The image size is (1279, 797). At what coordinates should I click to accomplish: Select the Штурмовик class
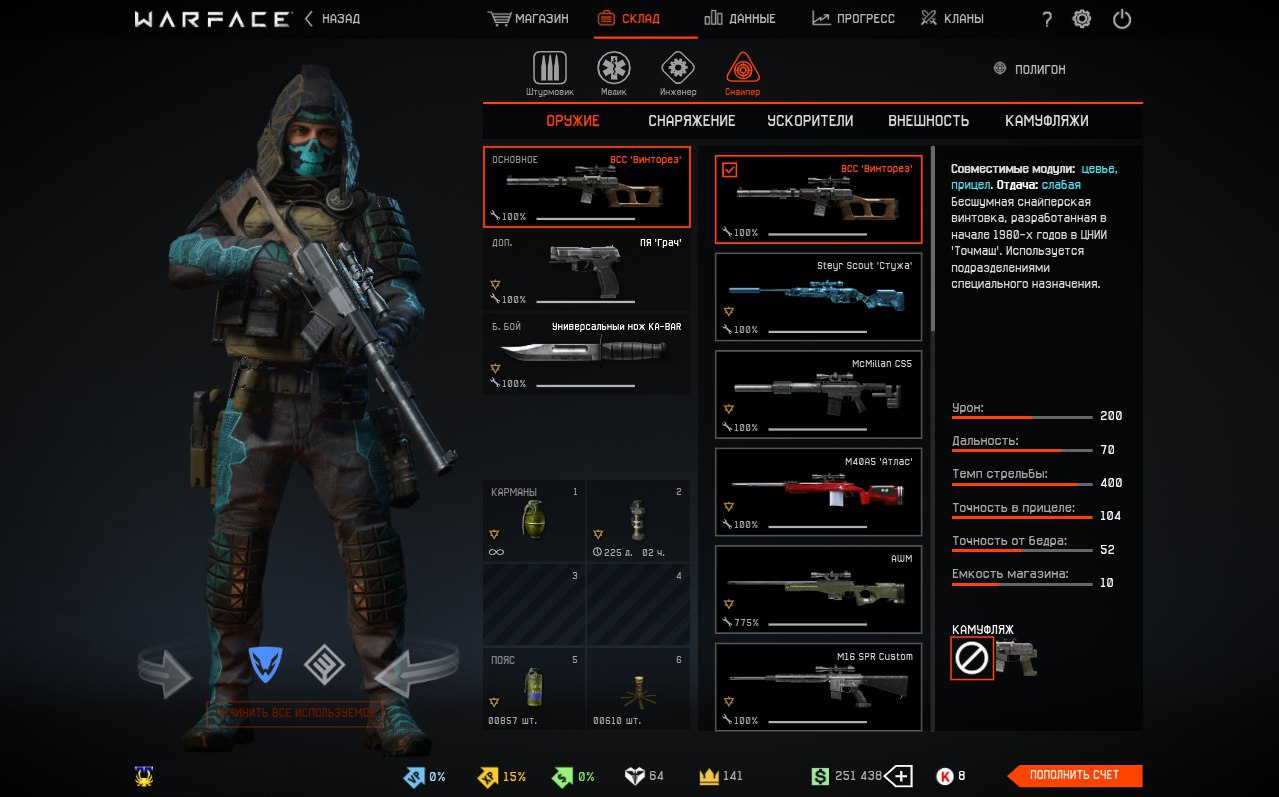pos(549,73)
